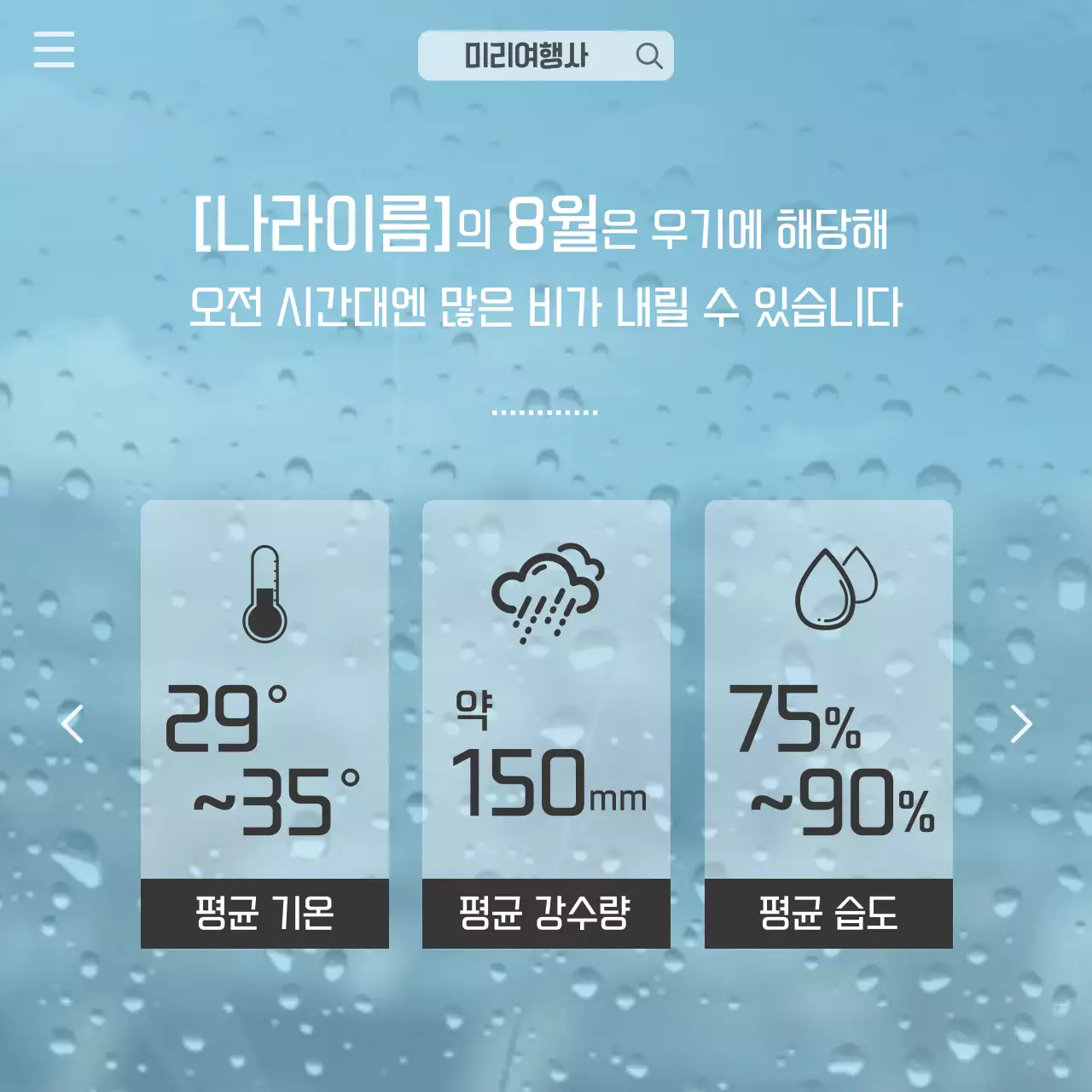Screen dimensions: 1092x1092
Task: Click the thermometer icon on the temperature card
Action: 264,593
